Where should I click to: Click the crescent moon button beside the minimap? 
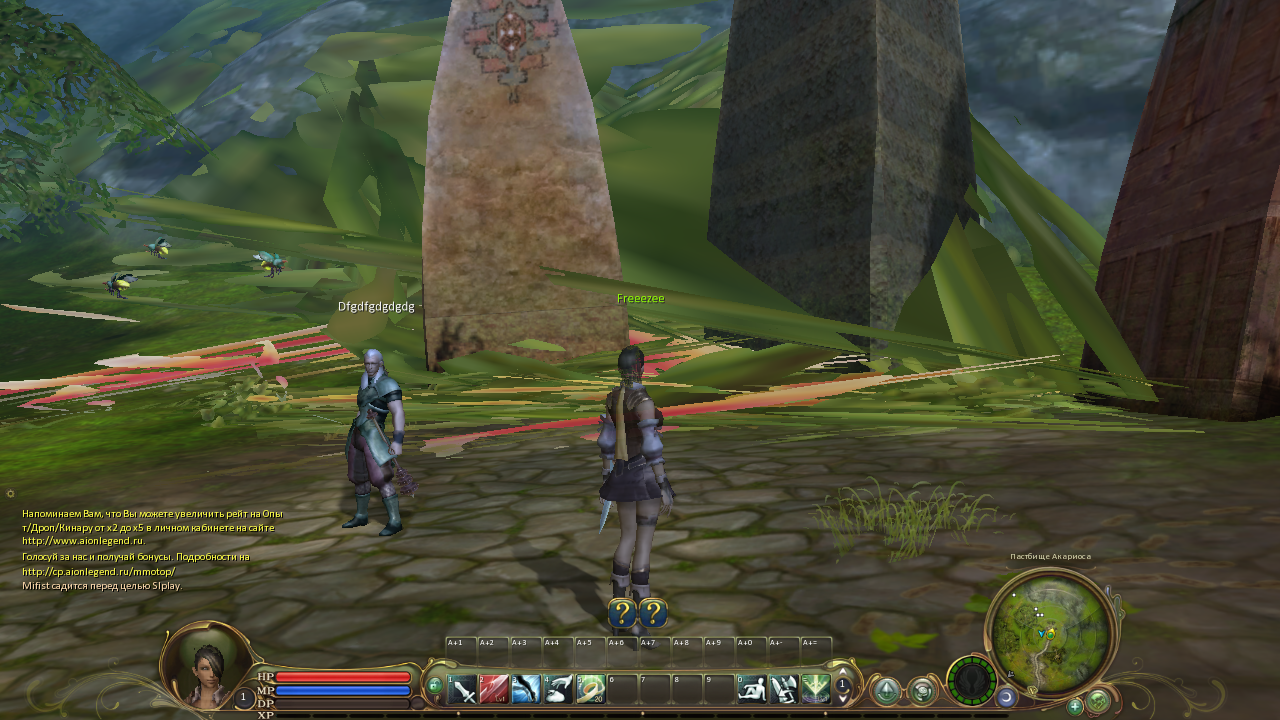[1007, 697]
